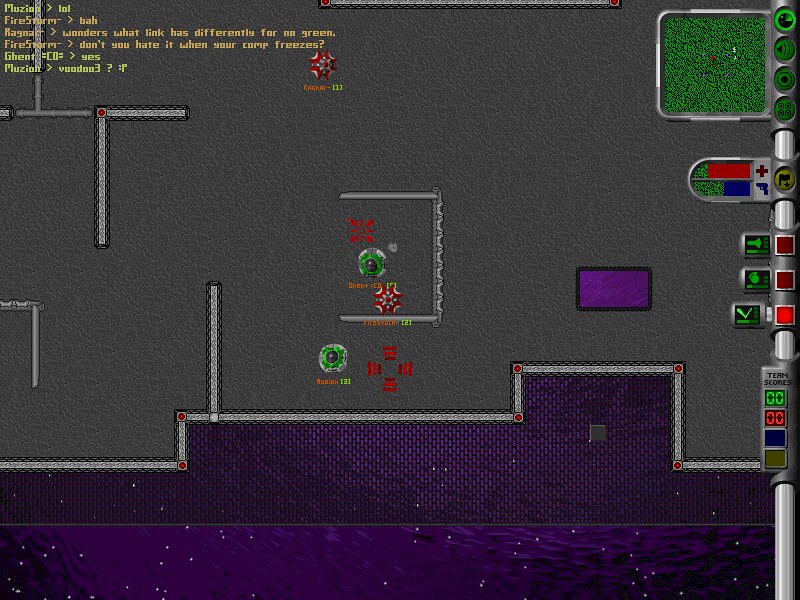Click the green concentric circle button
The height and width of the screenshot is (600, 800).
tap(786, 79)
